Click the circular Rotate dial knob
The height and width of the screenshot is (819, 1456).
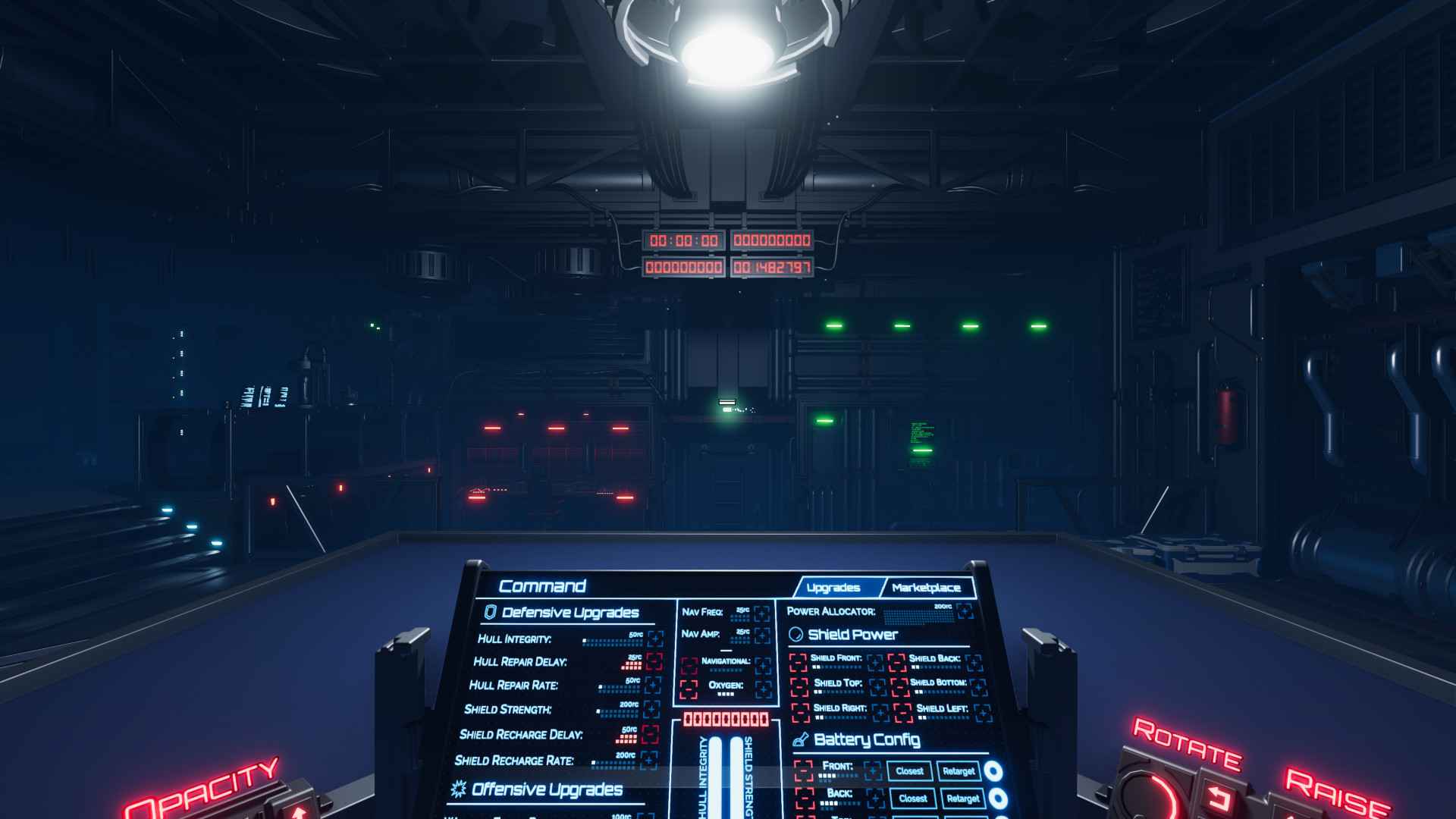(1150, 795)
